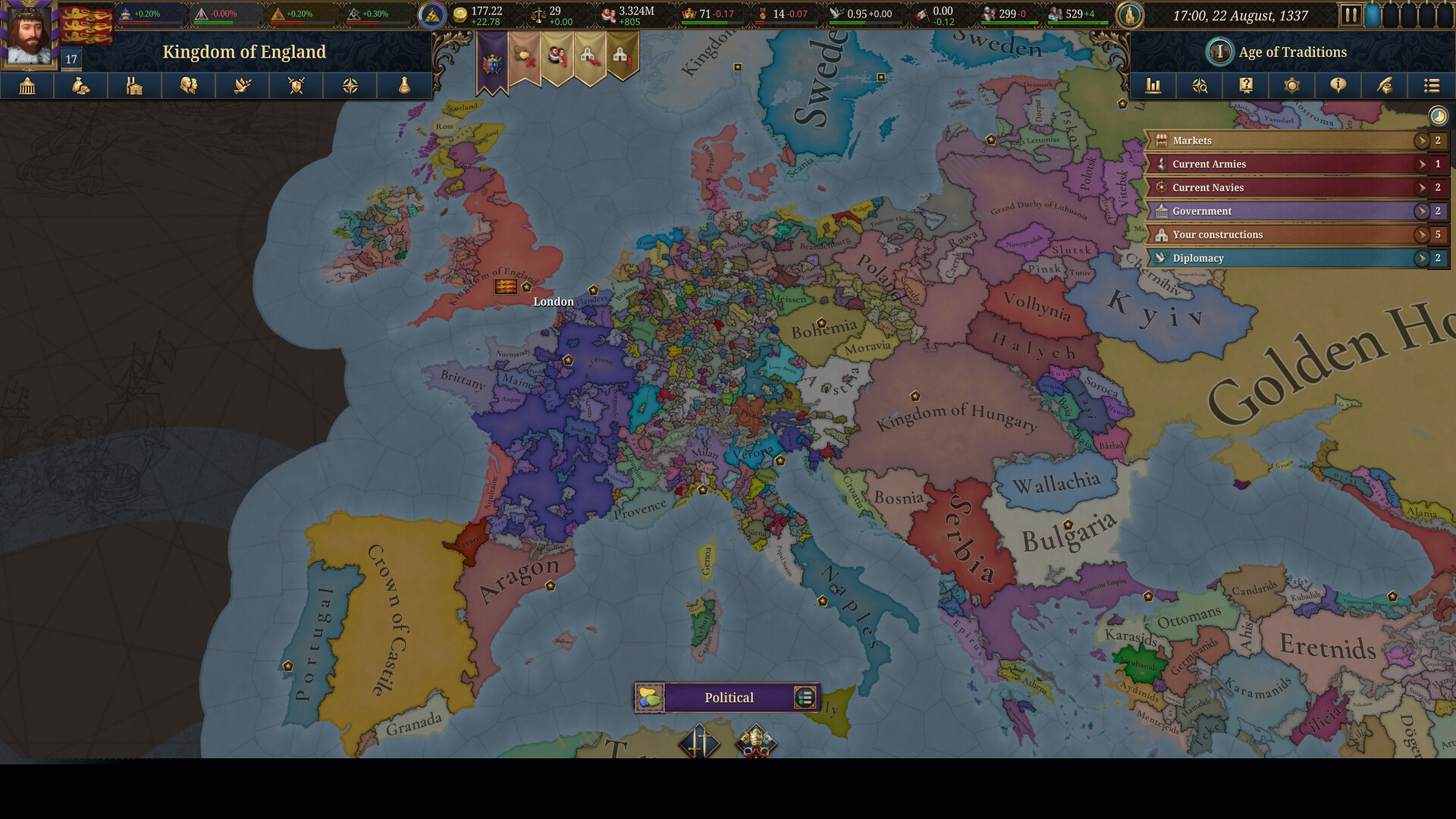Switch to the money bag economy tab

pos(81,86)
